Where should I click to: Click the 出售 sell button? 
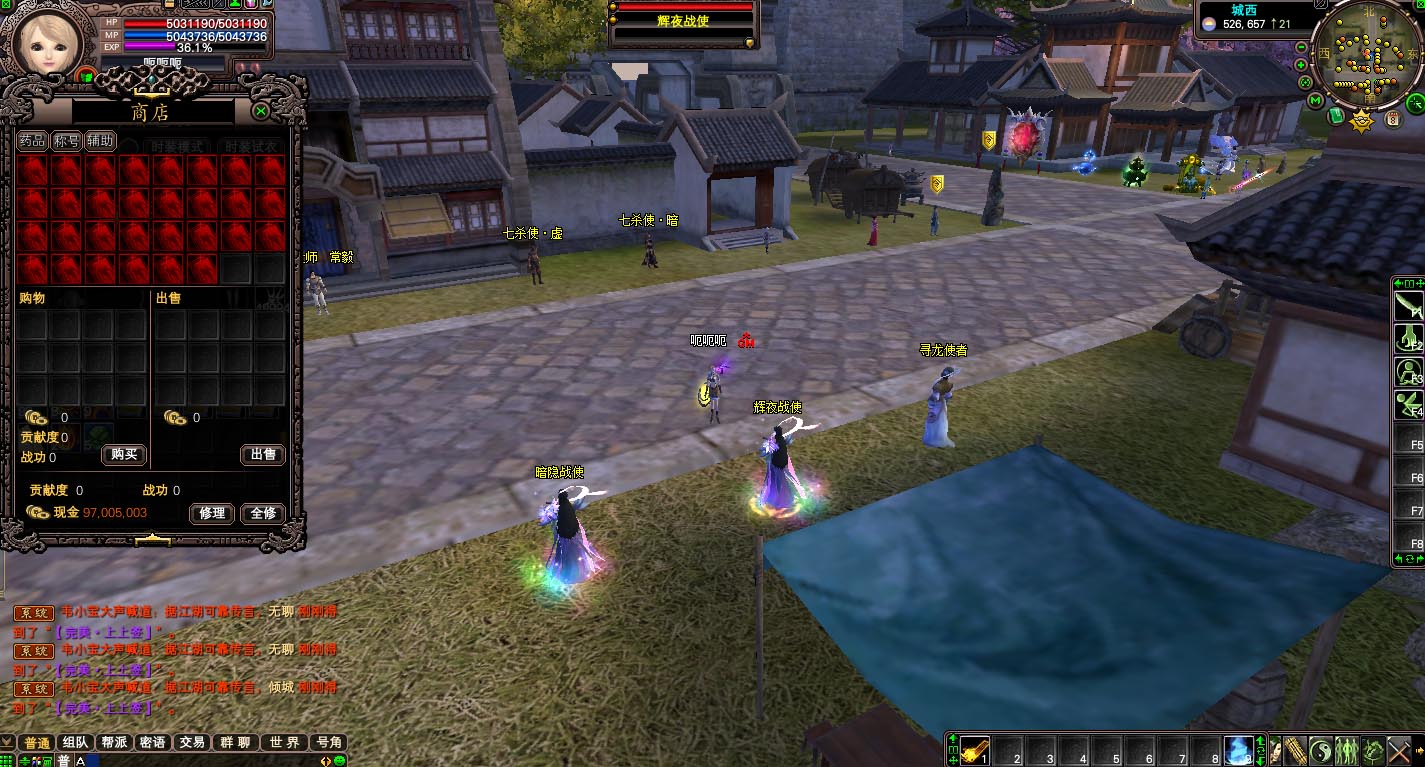click(x=263, y=455)
